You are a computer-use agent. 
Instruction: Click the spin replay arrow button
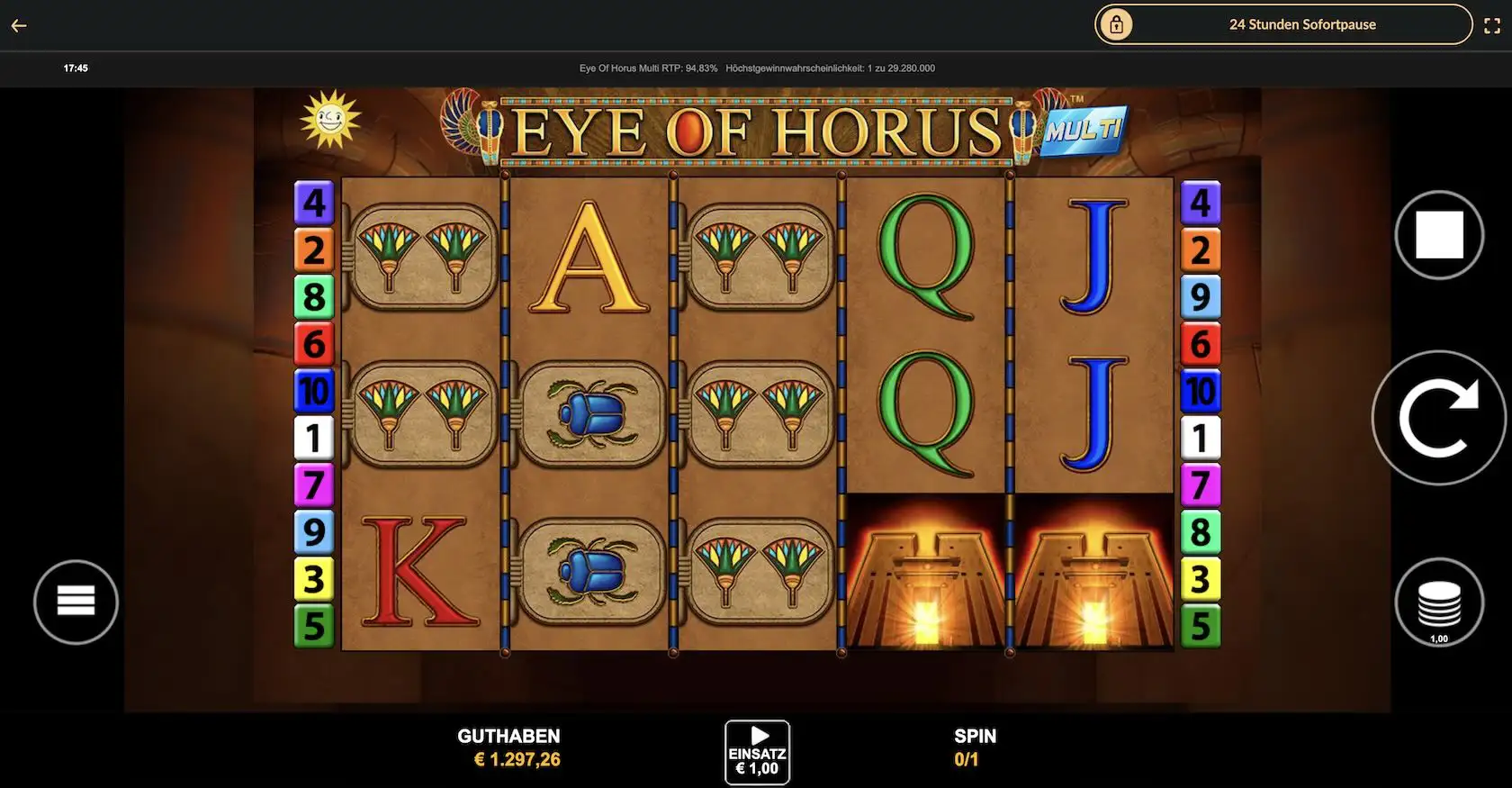click(x=1439, y=417)
